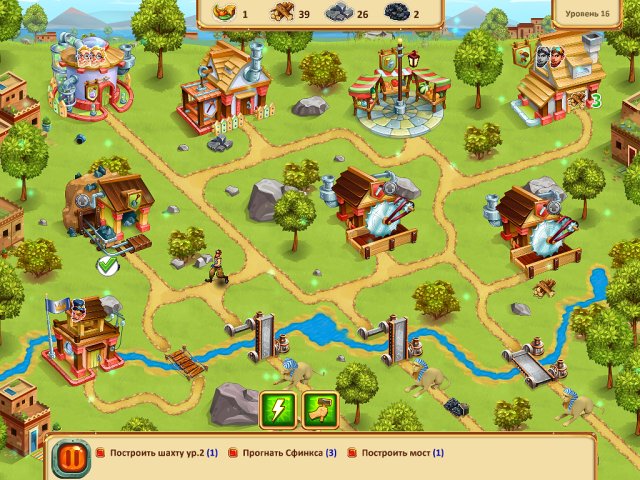Activate the hand-with-hammer bonus
Viewport: 640px width, 480px height.
[320, 408]
